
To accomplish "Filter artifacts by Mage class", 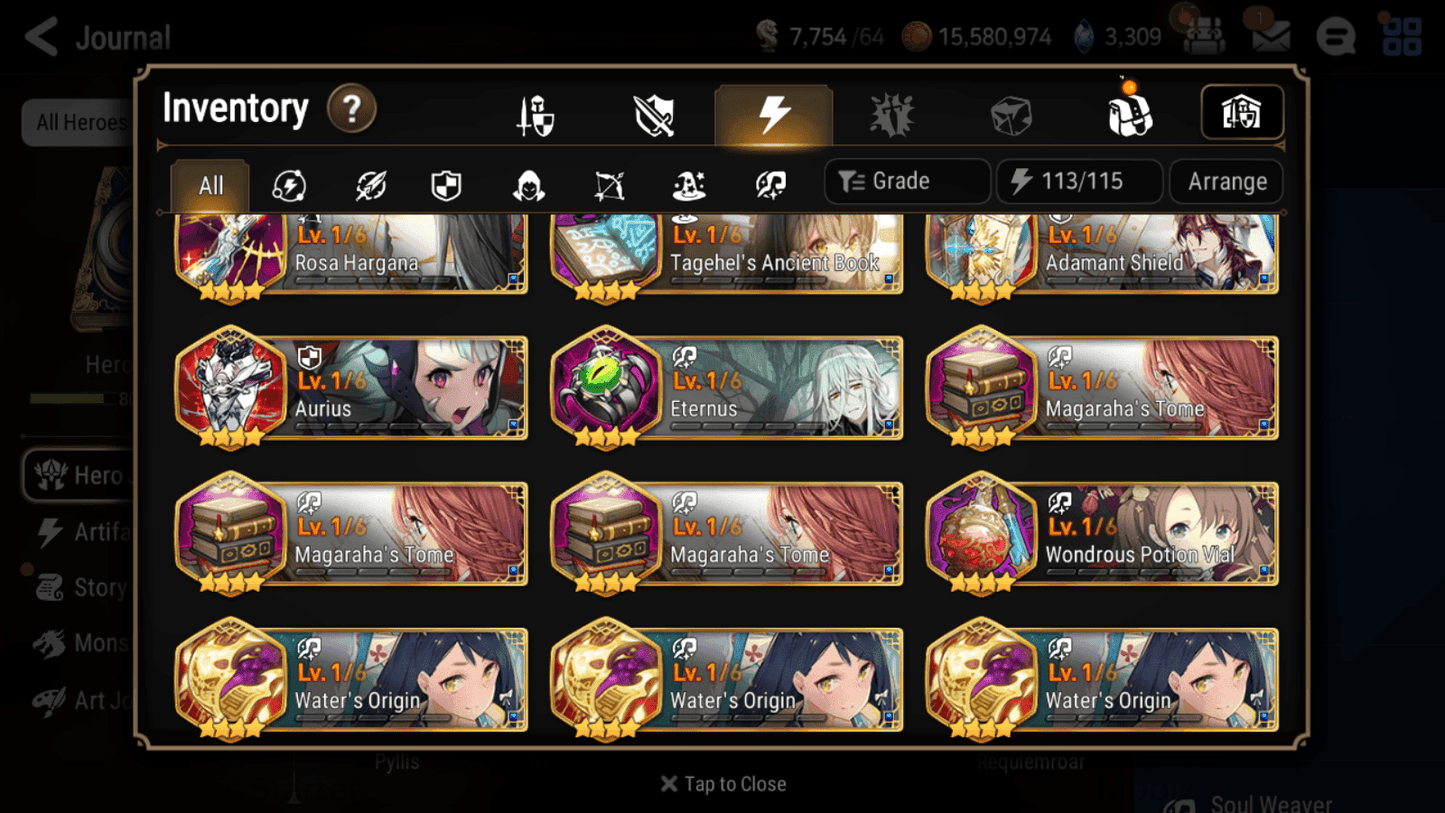I will pos(688,181).
